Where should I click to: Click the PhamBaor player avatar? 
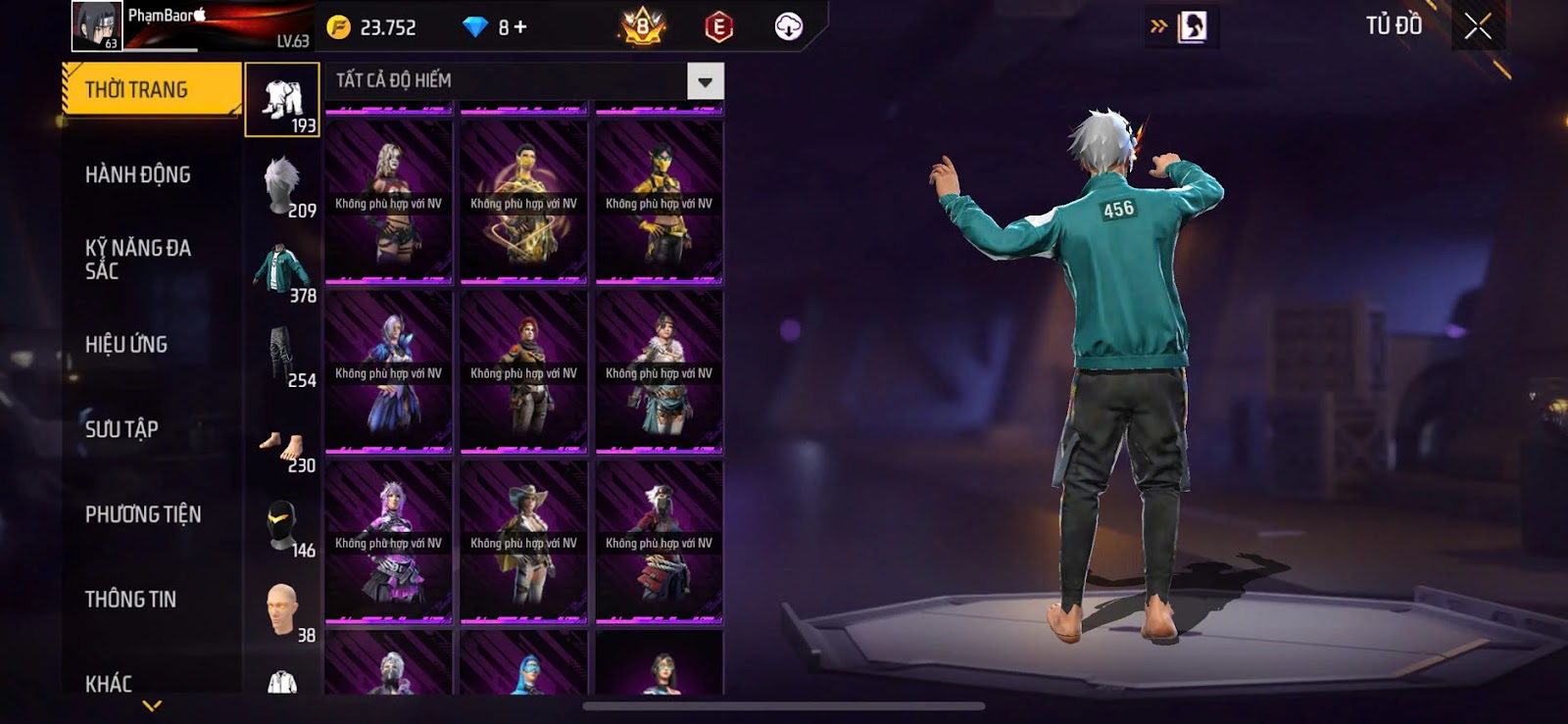click(x=96, y=25)
